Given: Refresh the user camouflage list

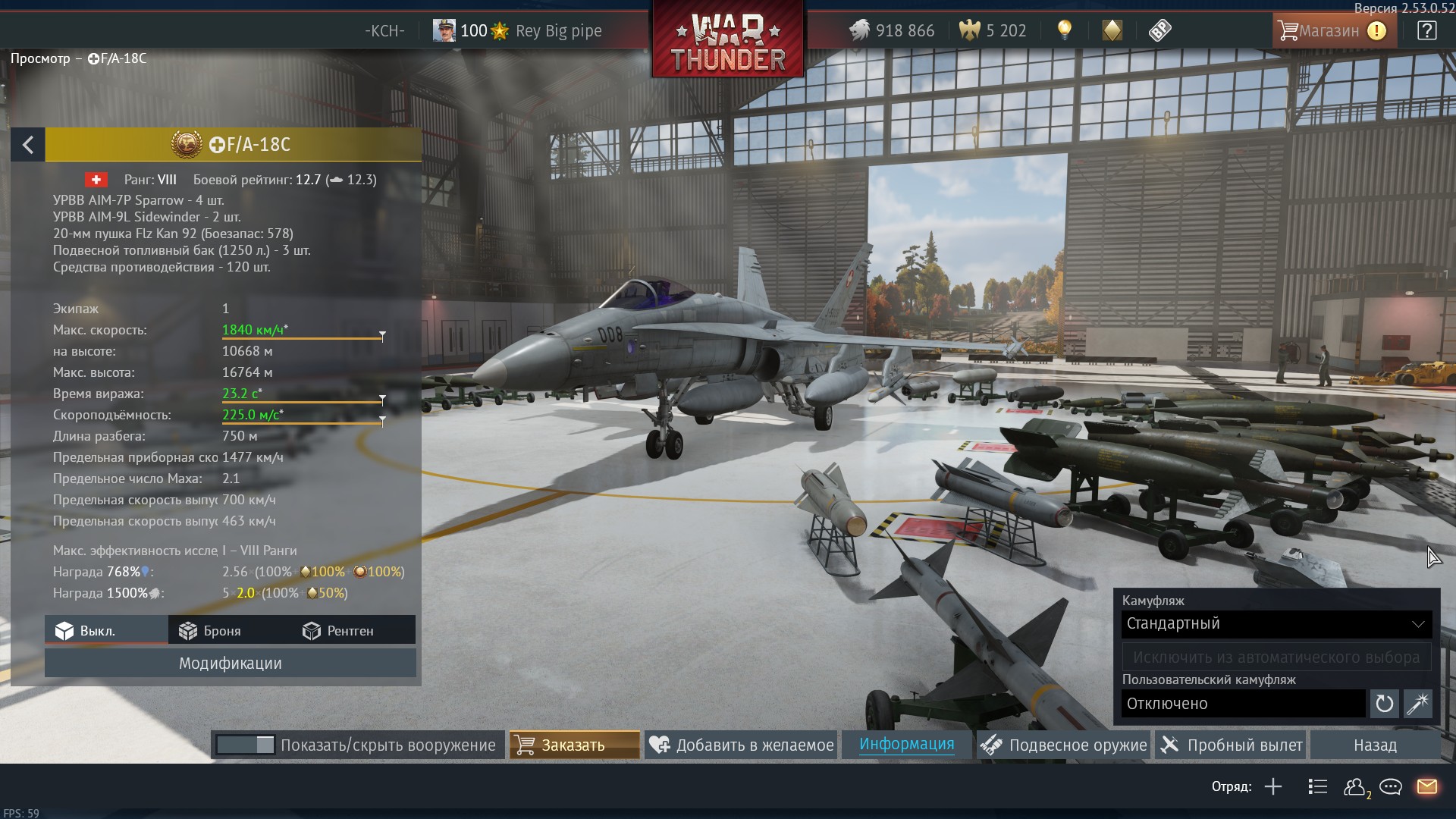Looking at the screenshot, I should point(1384,704).
